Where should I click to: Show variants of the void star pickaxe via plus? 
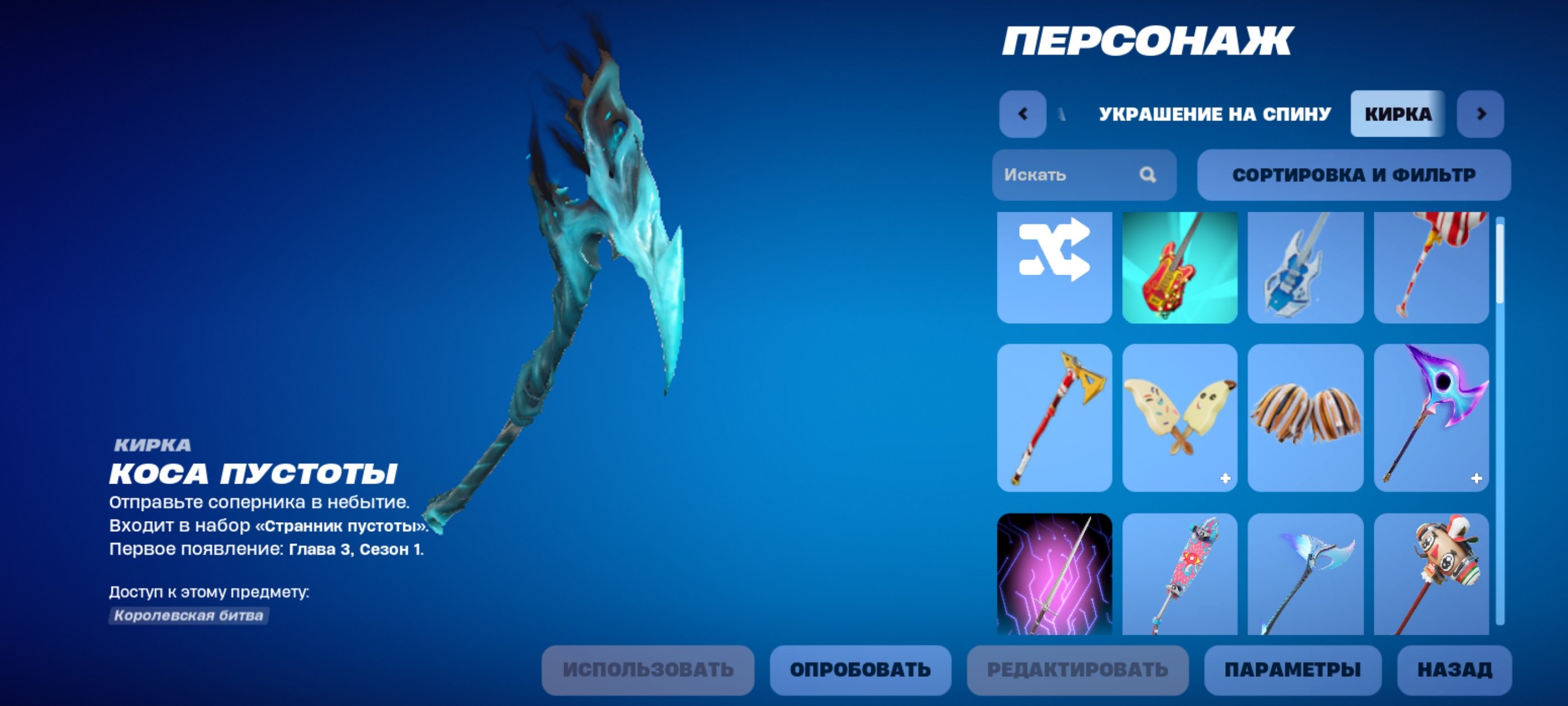pyautogui.click(x=1476, y=479)
